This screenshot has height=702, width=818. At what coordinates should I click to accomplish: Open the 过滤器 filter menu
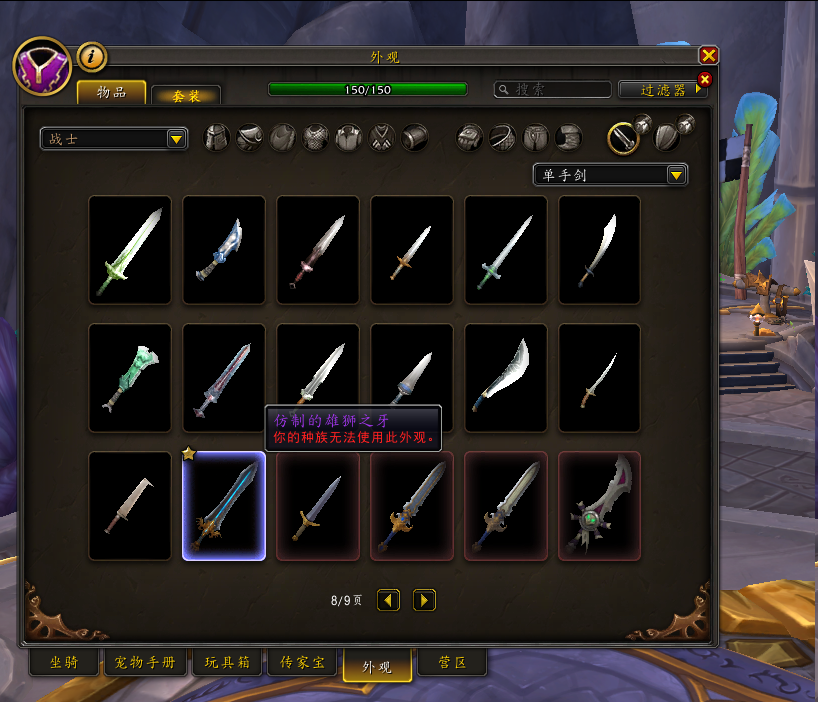coord(663,89)
